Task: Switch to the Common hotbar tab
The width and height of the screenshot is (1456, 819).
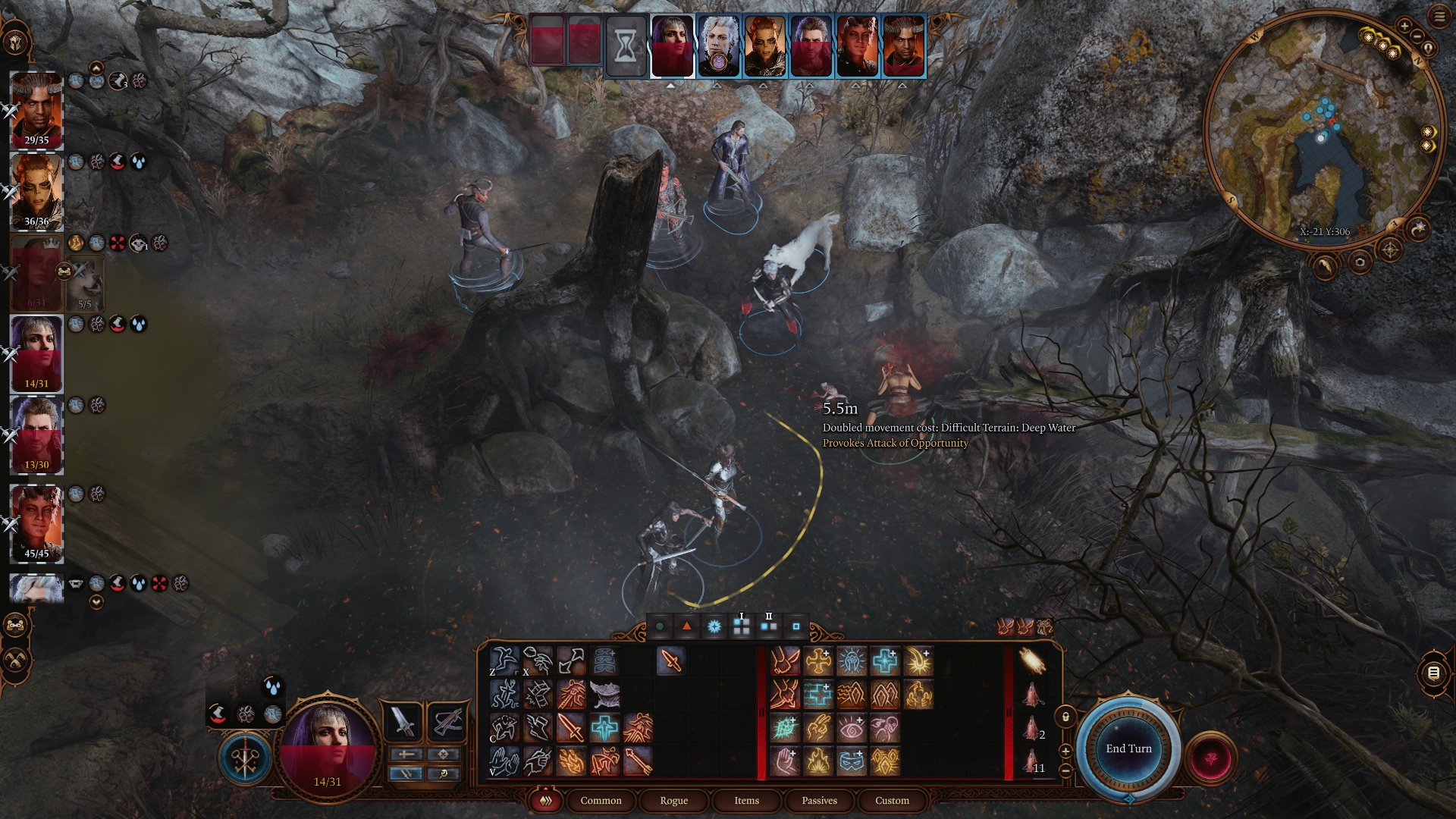Action: click(601, 801)
